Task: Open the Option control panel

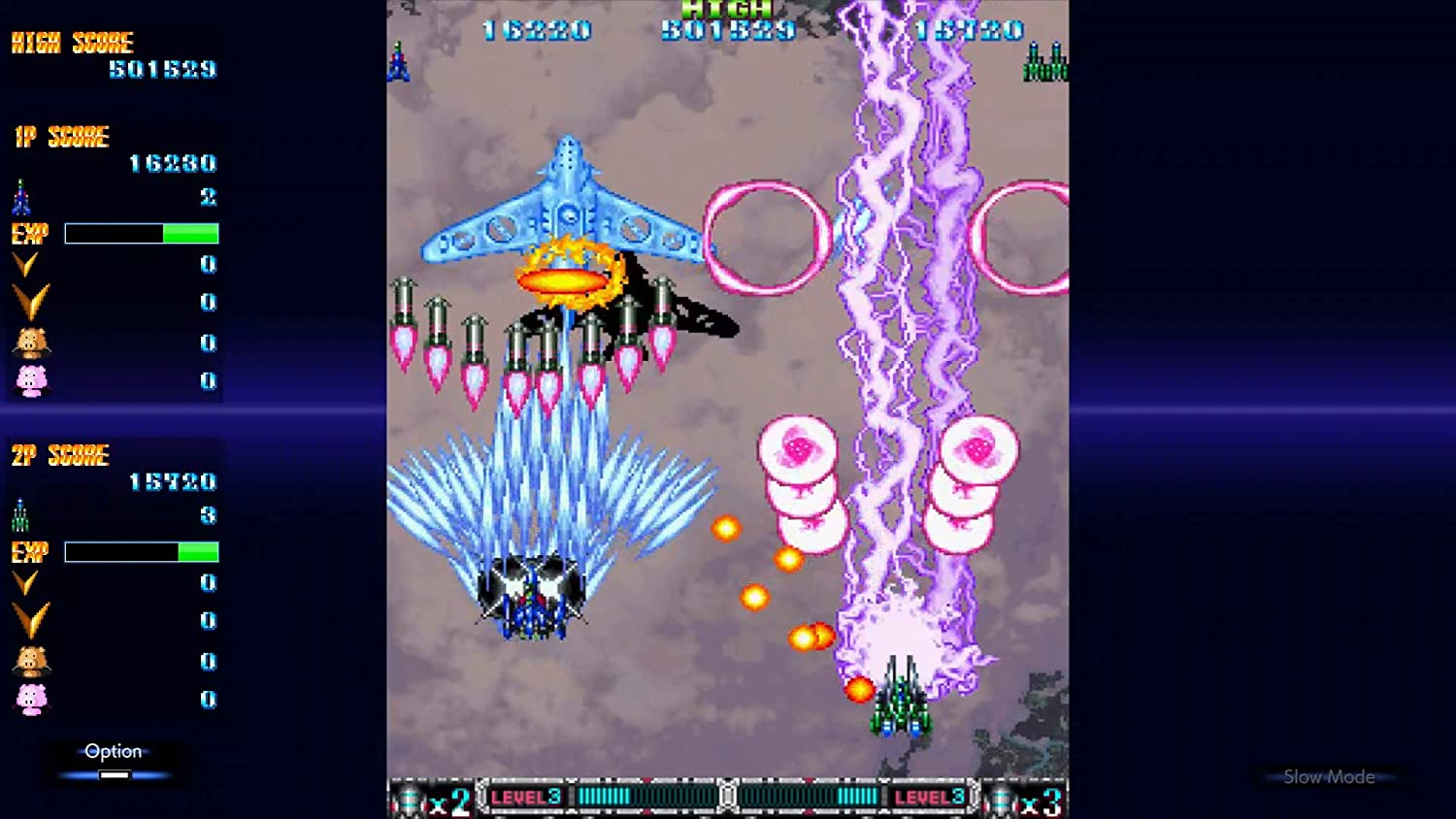Action: click(114, 750)
